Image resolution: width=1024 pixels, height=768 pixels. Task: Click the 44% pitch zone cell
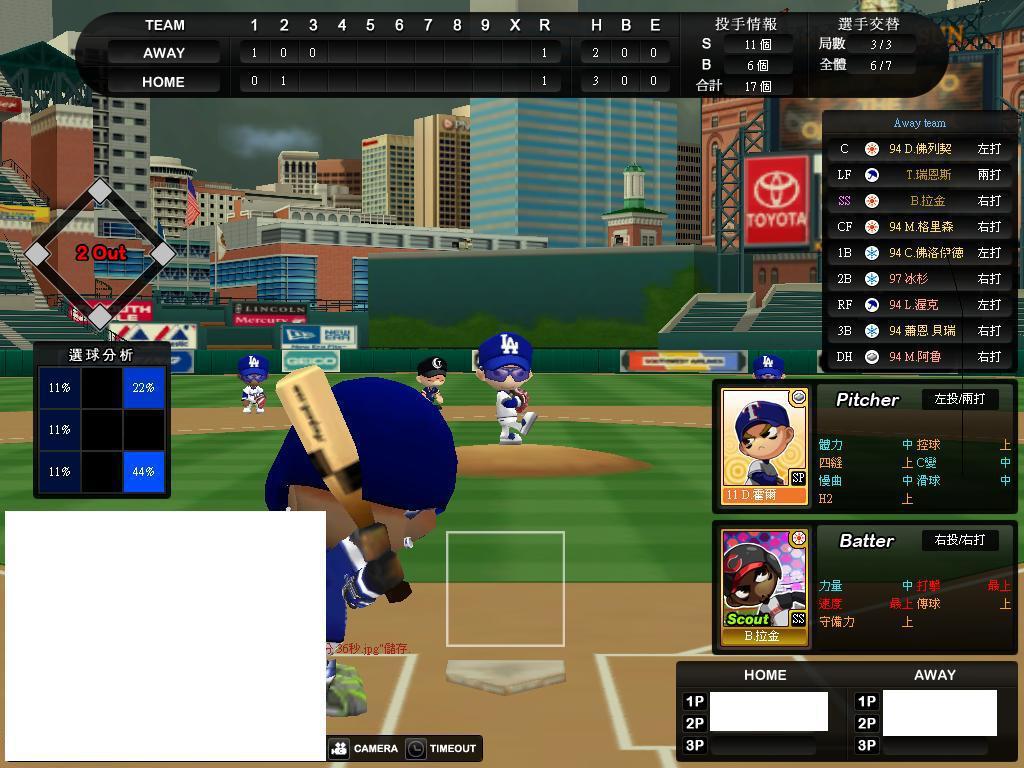click(x=144, y=471)
